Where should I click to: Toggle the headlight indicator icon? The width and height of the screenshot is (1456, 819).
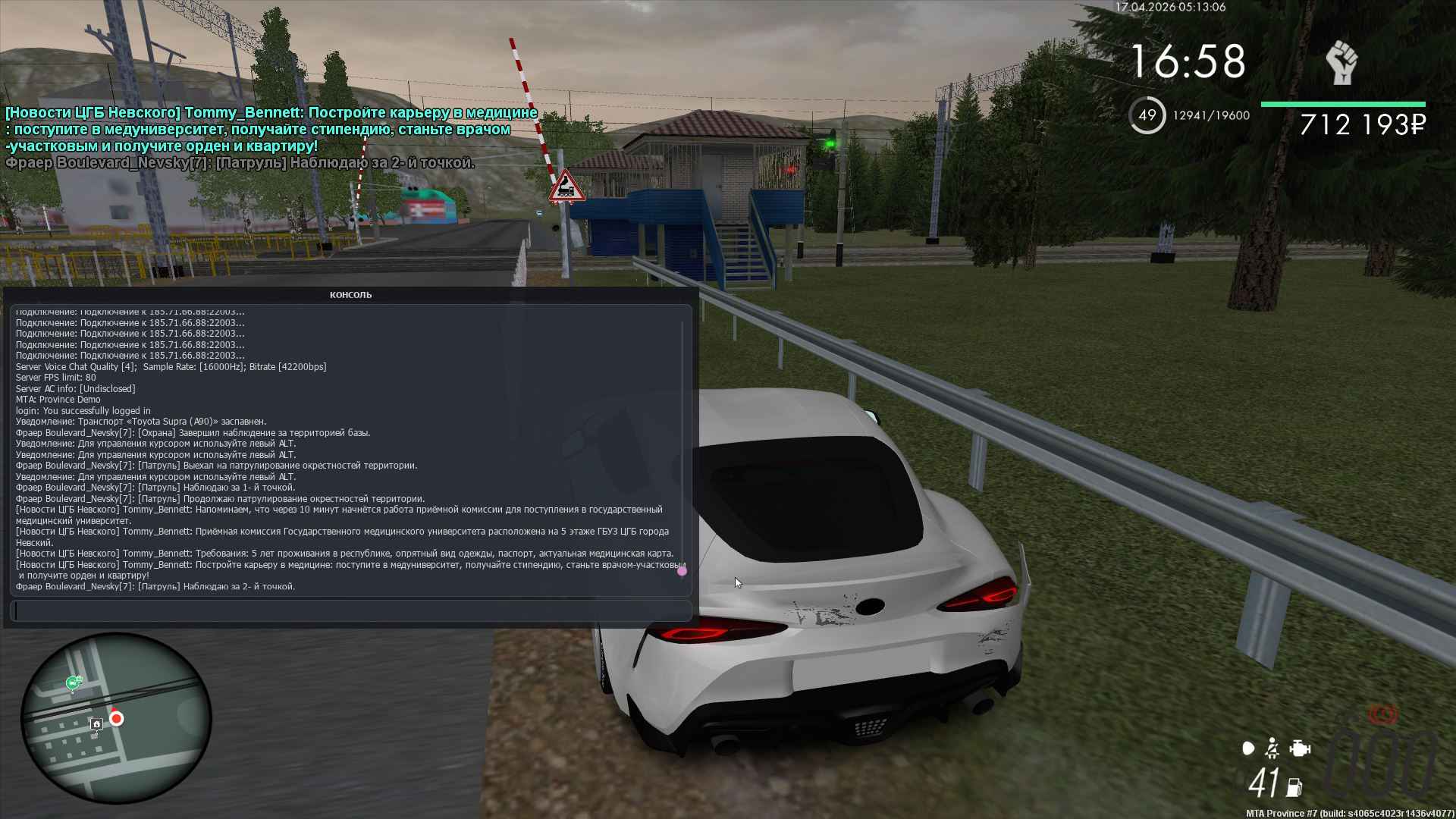pyautogui.click(x=1247, y=749)
